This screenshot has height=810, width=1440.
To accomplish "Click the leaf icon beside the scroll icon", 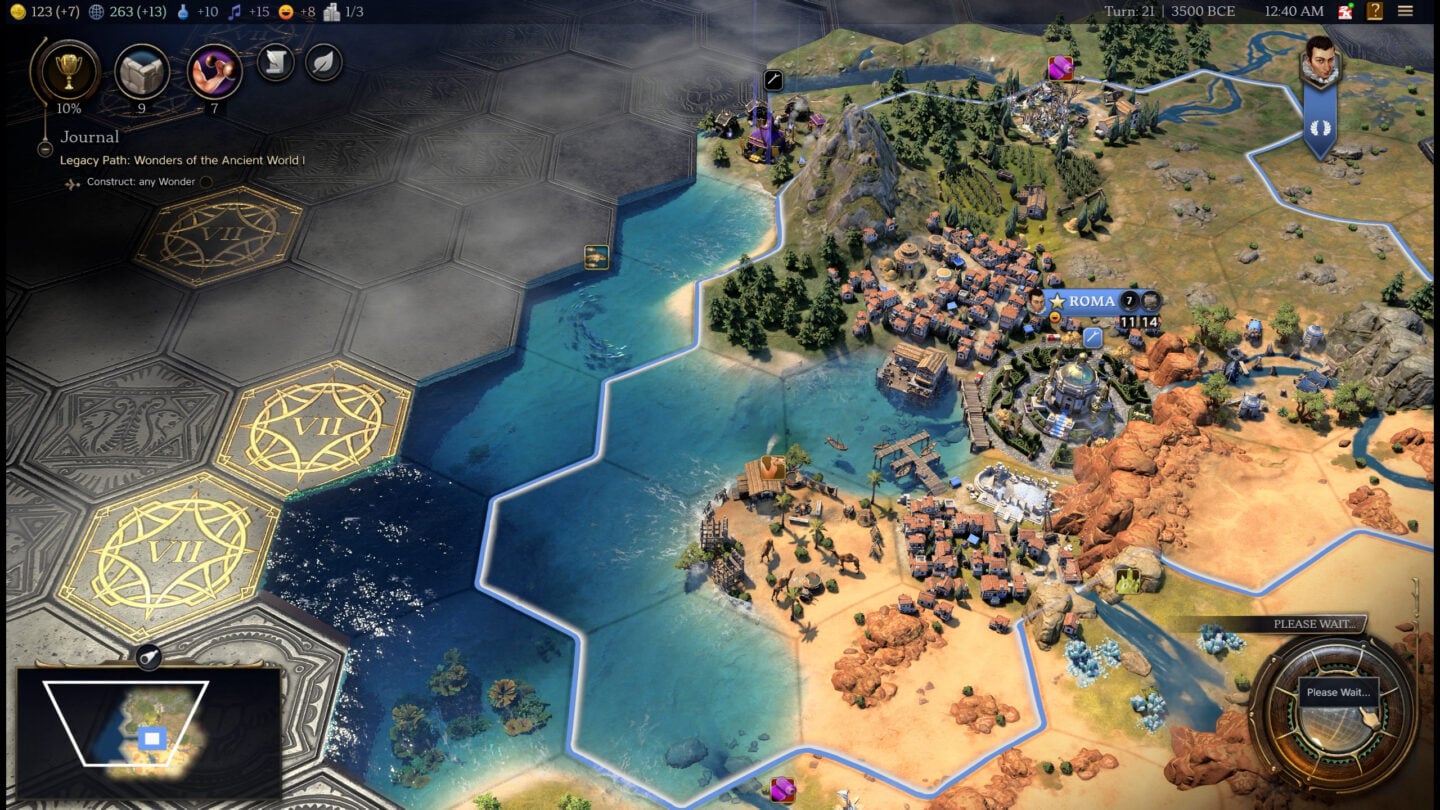I will tap(321, 62).
